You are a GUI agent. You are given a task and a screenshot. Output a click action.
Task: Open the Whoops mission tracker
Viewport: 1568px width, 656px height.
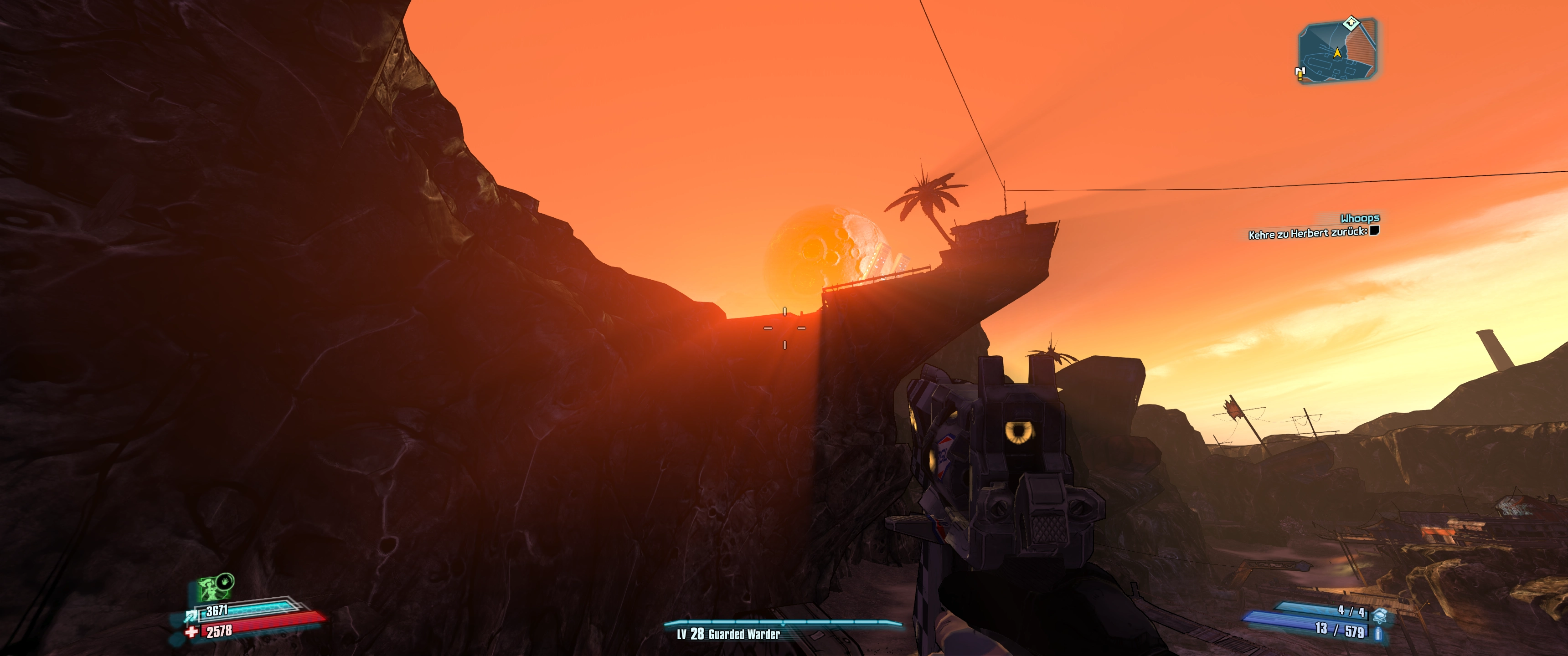tap(1359, 218)
